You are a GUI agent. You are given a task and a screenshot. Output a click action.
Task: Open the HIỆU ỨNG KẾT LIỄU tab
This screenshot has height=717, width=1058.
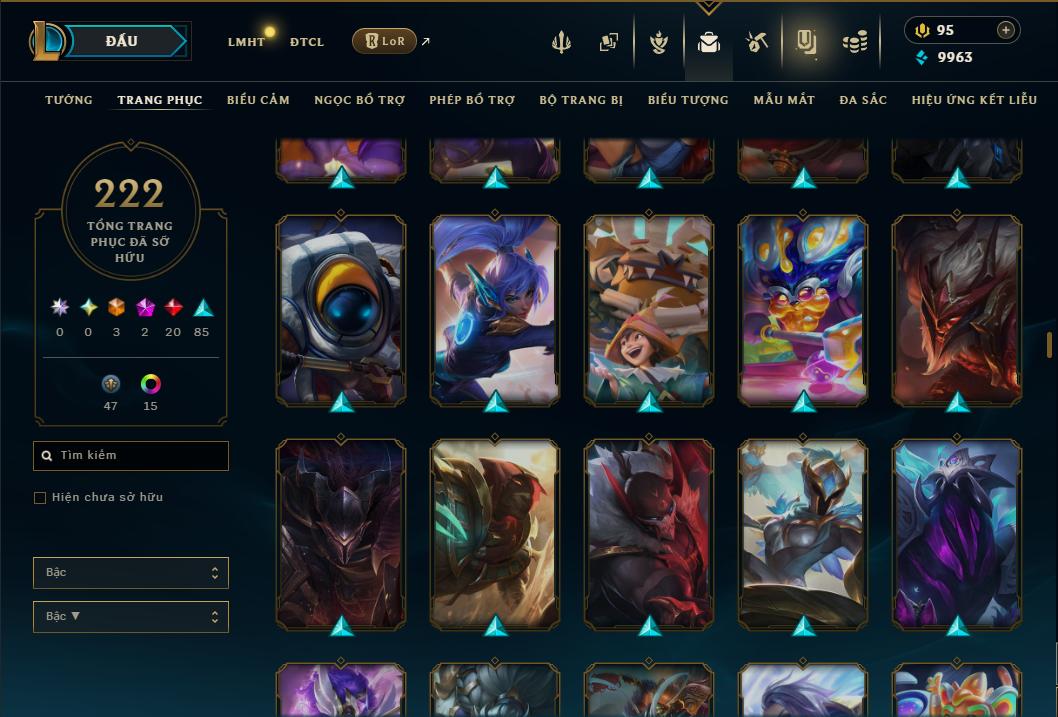click(x=974, y=100)
